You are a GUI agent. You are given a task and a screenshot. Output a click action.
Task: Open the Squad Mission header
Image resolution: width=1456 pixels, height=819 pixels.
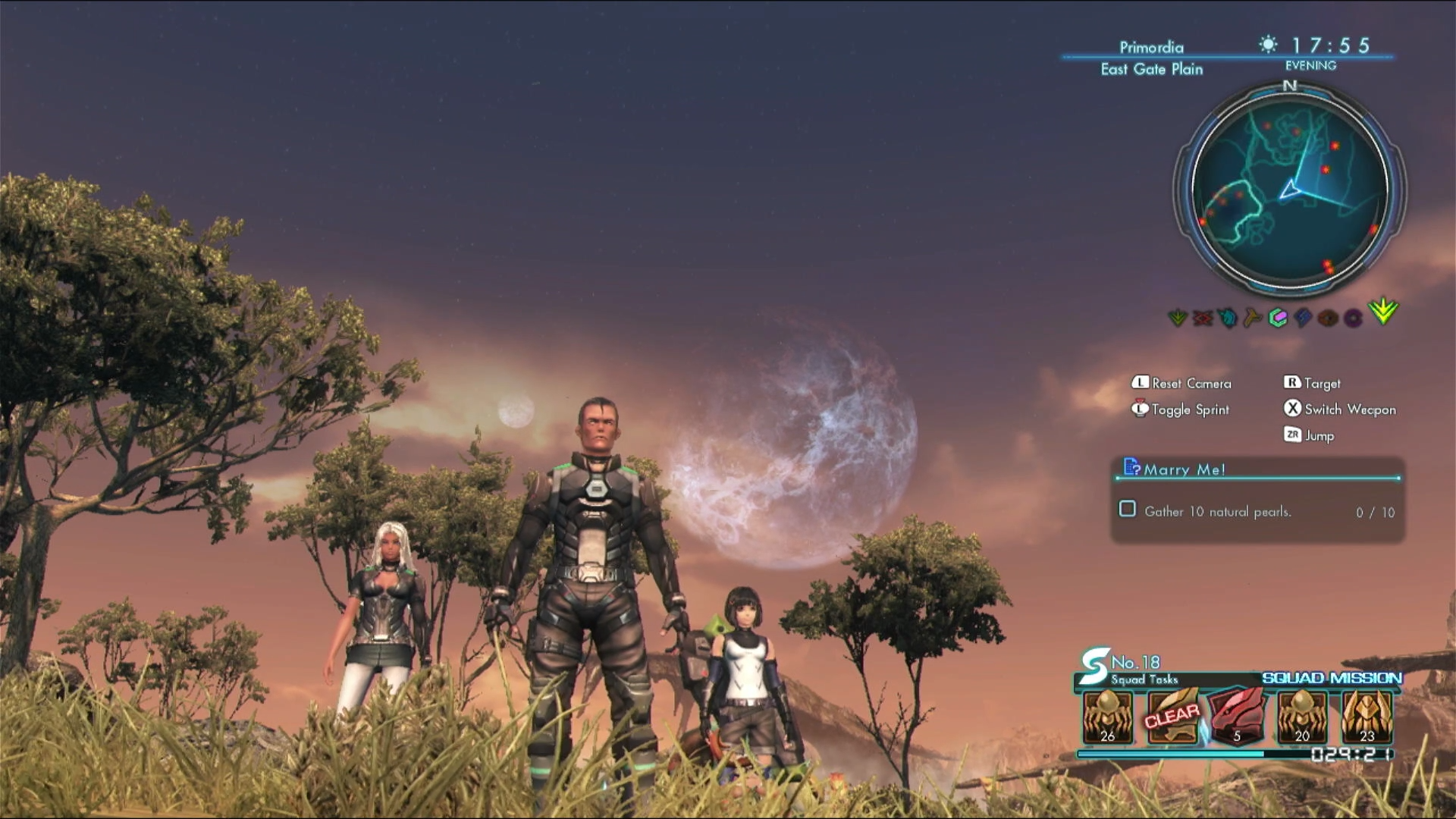coord(1332,678)
